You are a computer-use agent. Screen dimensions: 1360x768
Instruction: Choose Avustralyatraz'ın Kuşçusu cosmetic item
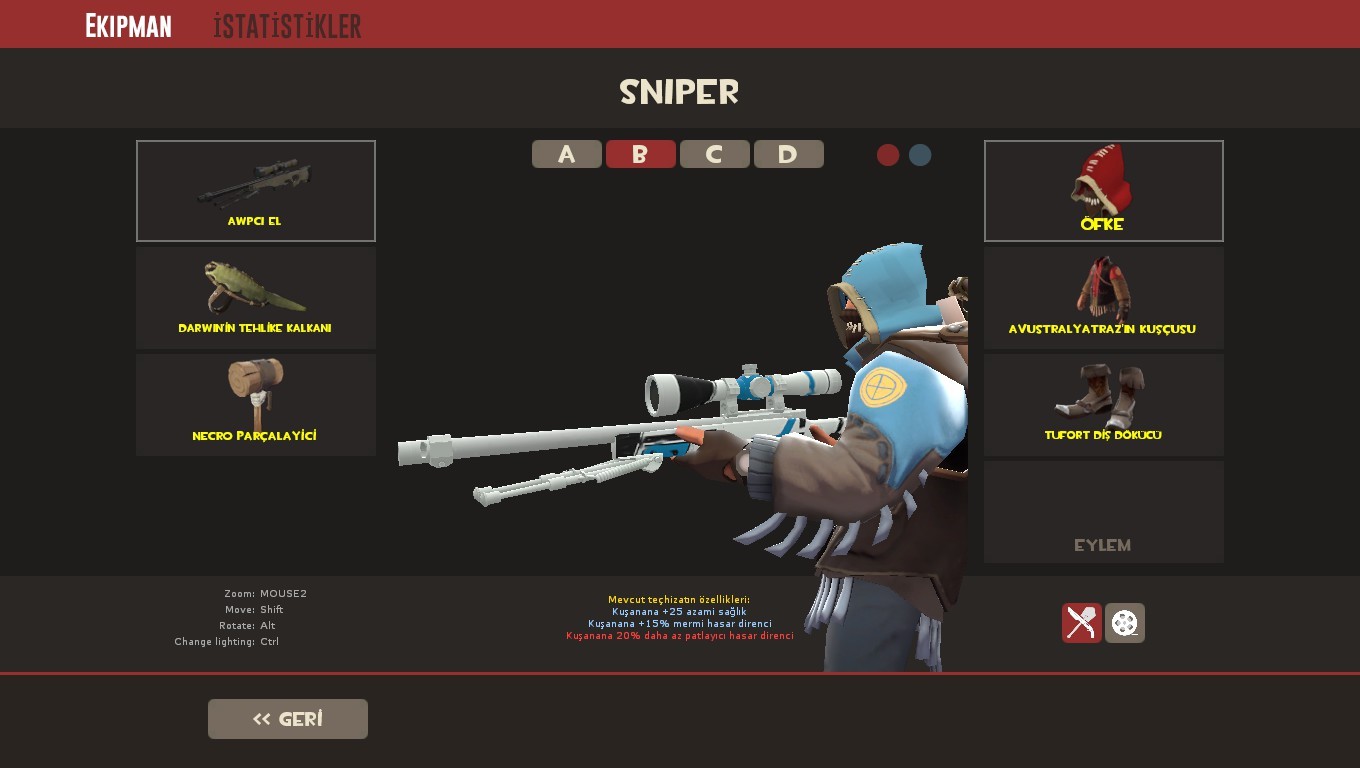click(x=1103, y=297)
